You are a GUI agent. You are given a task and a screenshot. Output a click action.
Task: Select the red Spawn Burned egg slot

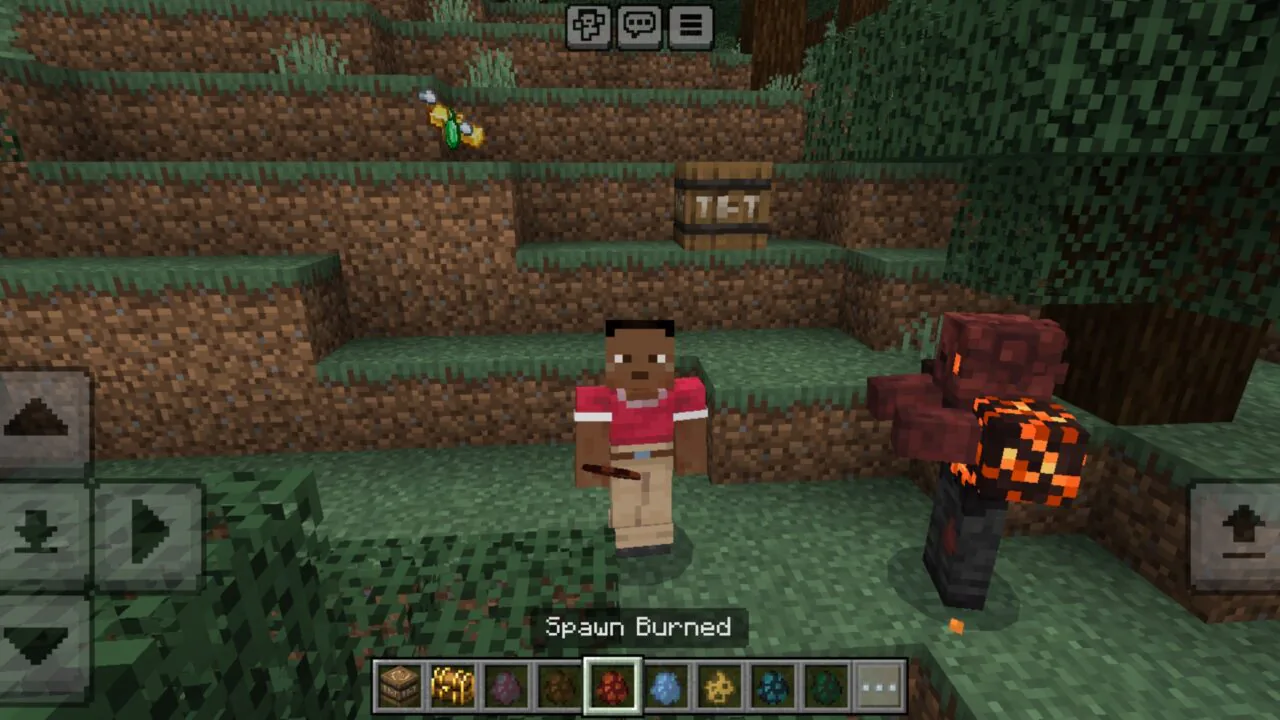[613, 686]
